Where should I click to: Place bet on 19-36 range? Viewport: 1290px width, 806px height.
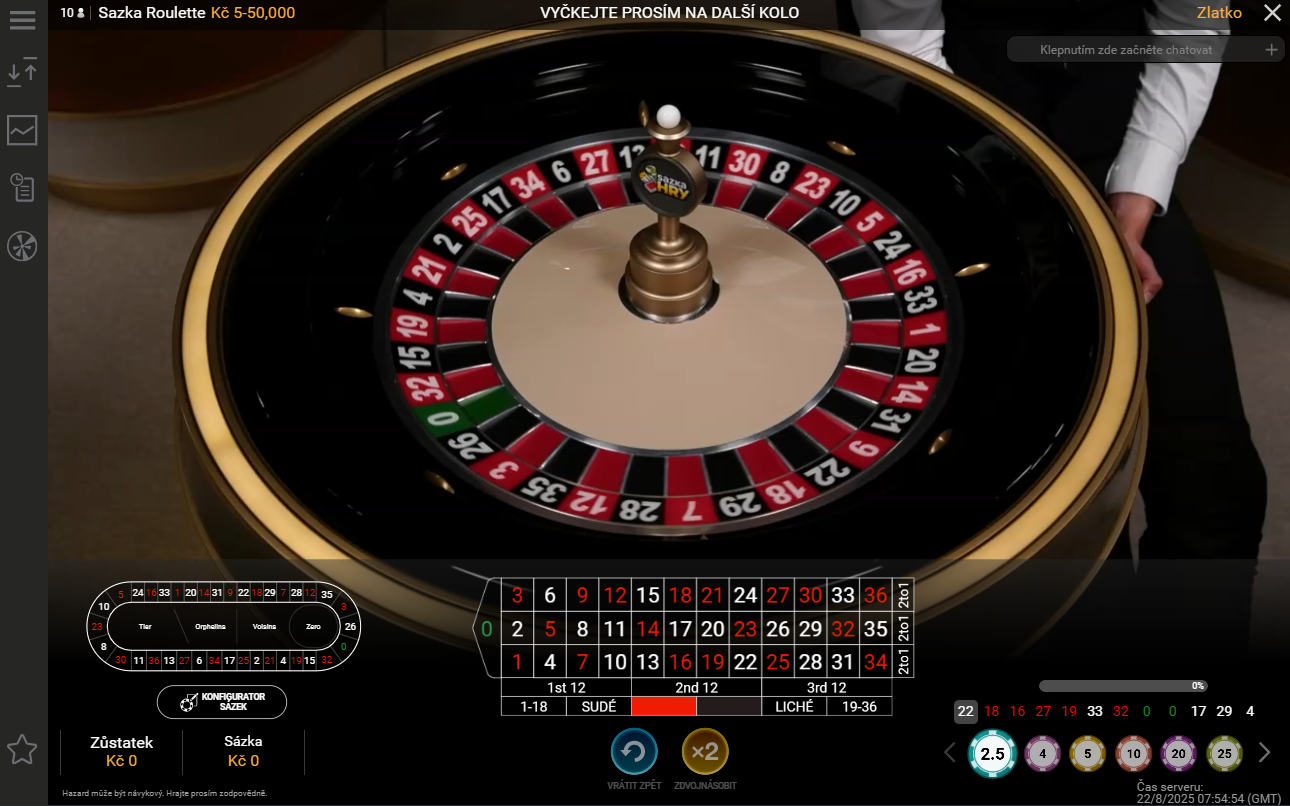[x=859, y=706]
